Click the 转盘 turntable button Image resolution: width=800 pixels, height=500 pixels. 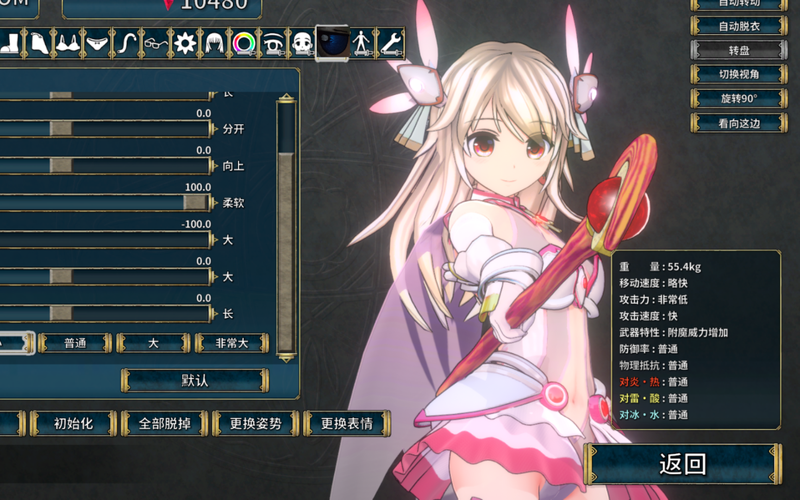(x=739, y=50)
